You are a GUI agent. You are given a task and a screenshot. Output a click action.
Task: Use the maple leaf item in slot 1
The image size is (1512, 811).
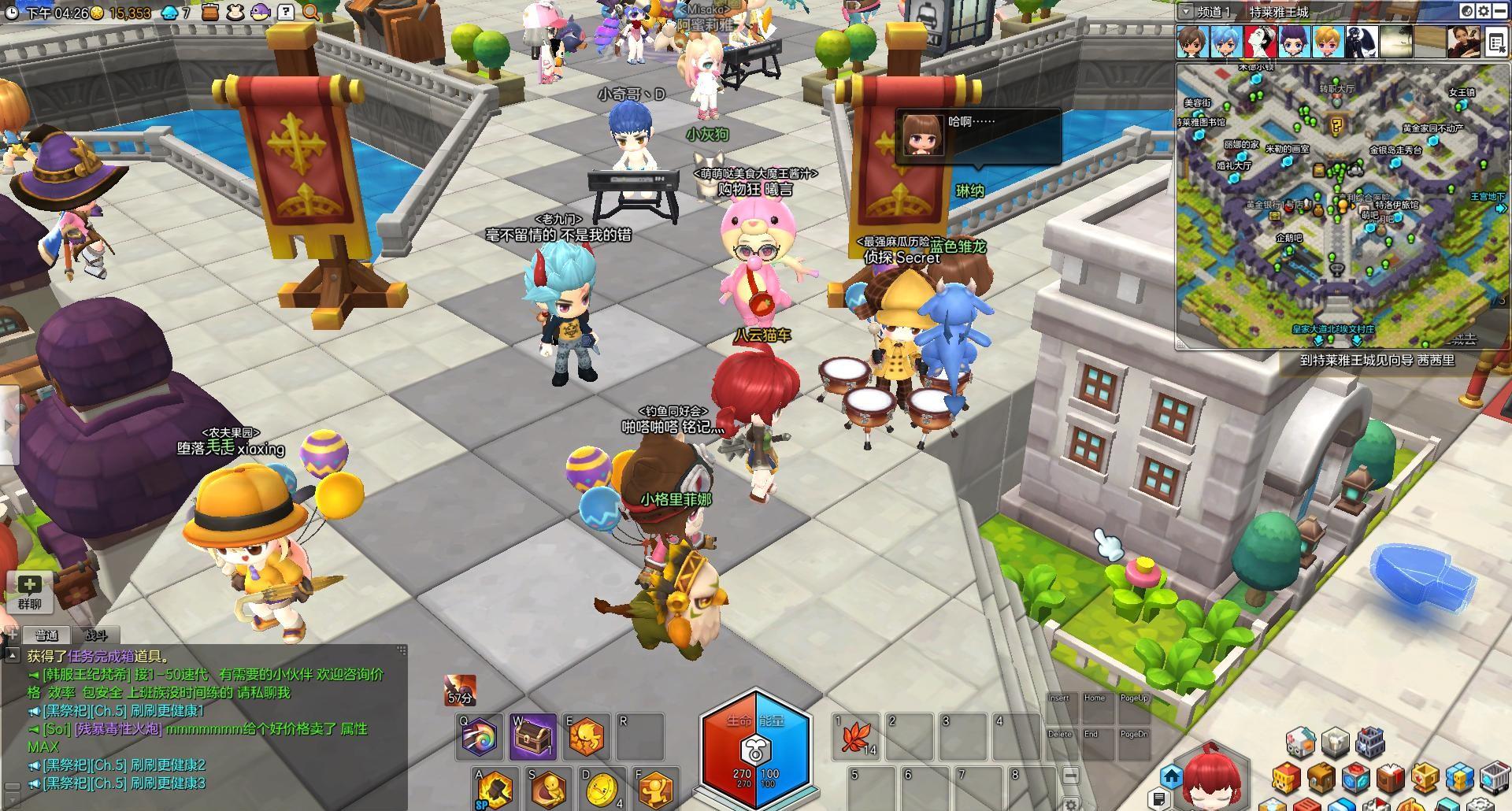click(x=856, y=739)
